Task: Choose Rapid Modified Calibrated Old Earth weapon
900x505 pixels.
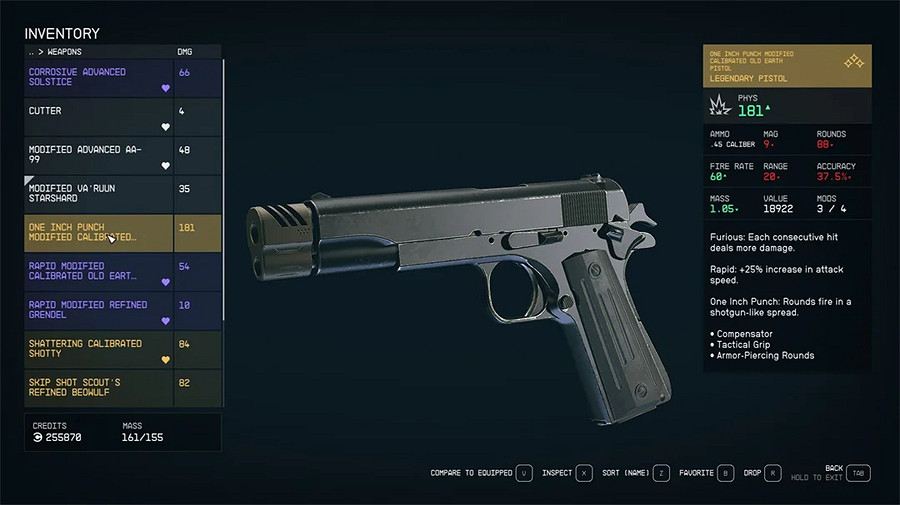Action: [98, 271]
